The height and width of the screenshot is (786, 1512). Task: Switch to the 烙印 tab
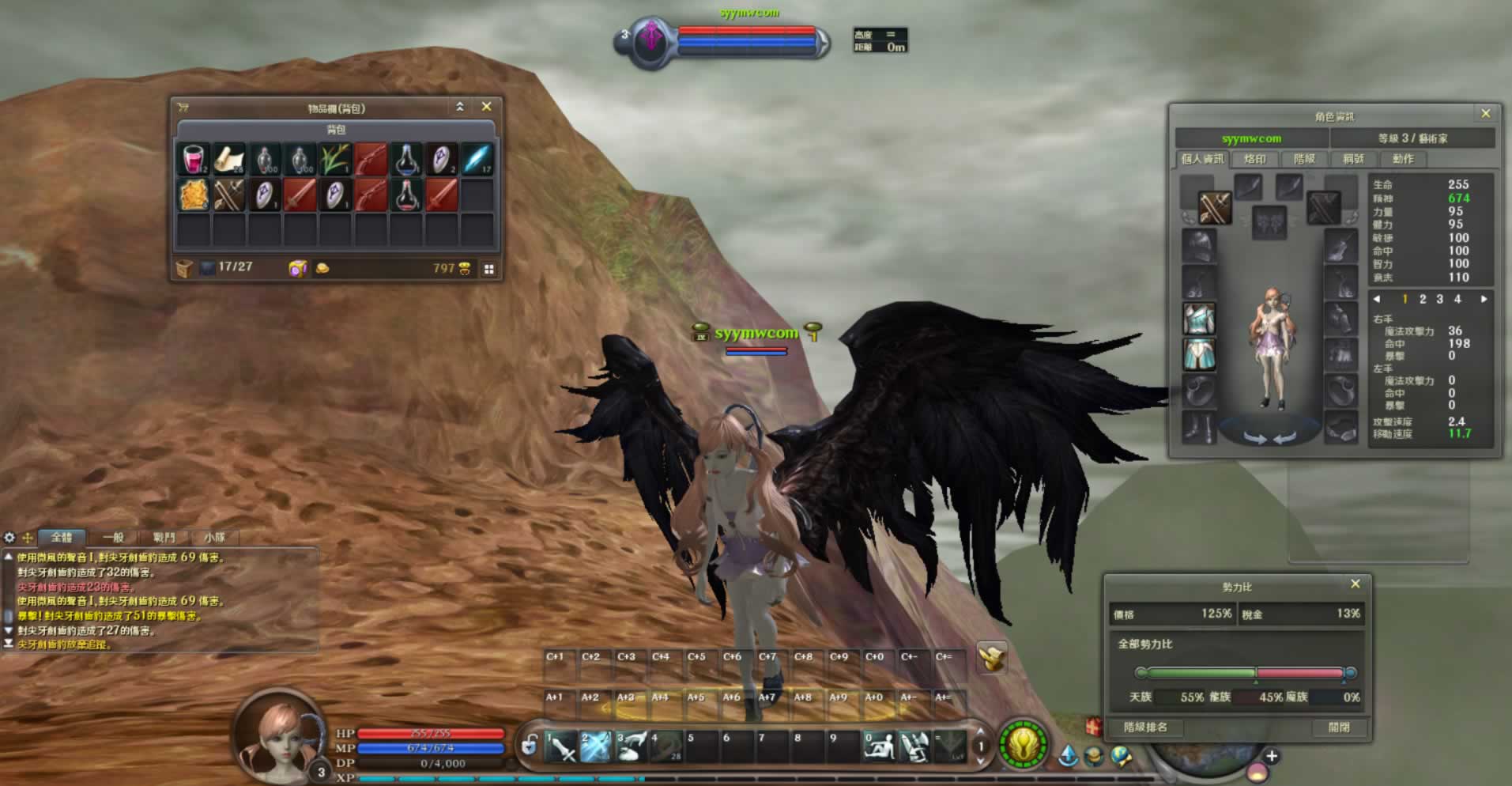1254,159
